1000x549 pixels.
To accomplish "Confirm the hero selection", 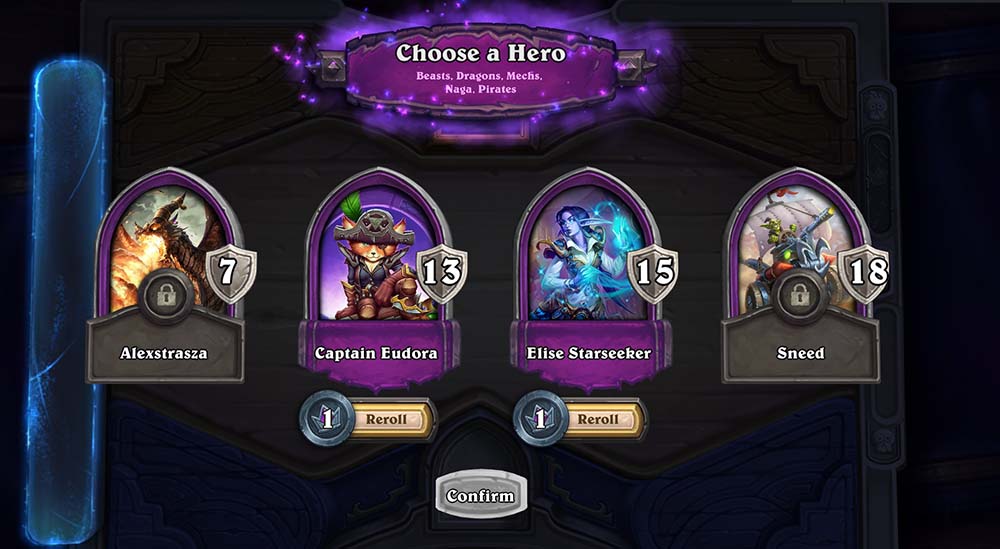I will tap(481, 495).
